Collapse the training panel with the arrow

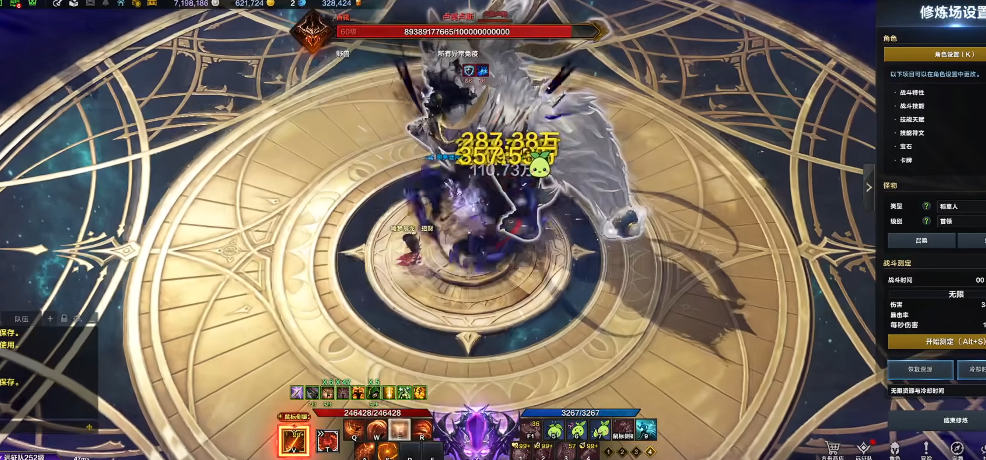coord(868,186)
